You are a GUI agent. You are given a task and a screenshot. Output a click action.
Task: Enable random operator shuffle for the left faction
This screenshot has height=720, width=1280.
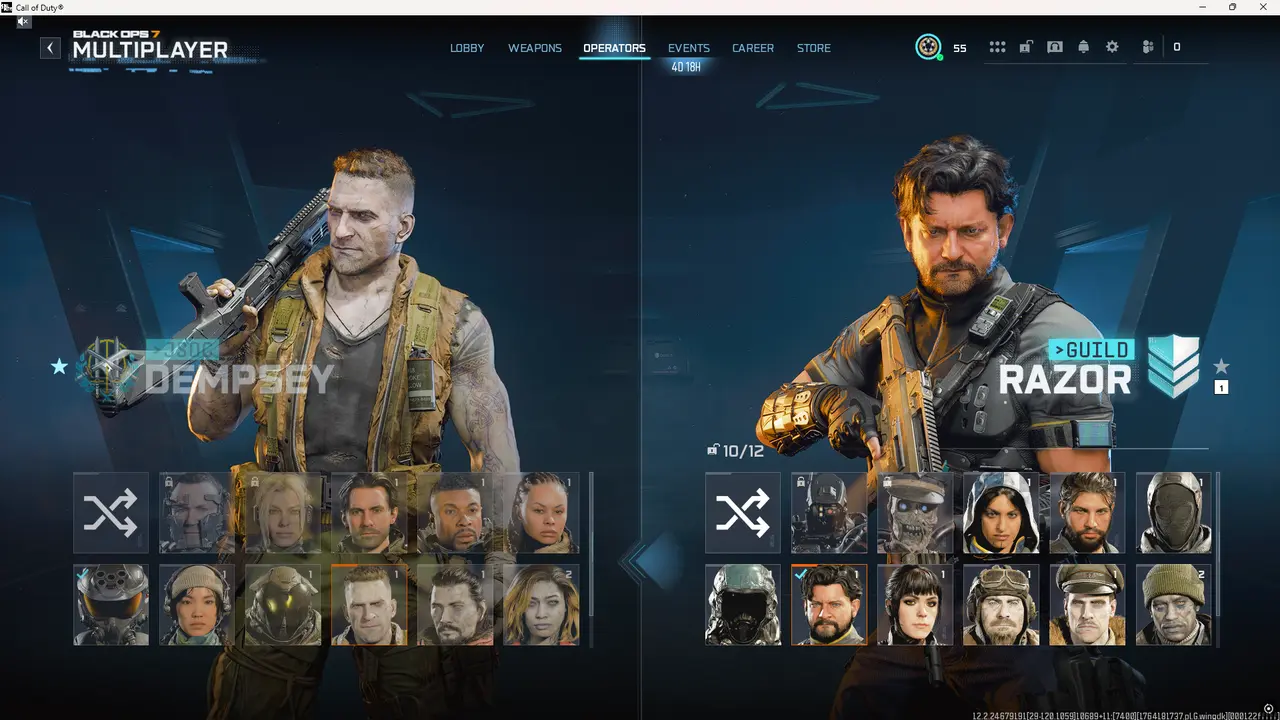110,512
